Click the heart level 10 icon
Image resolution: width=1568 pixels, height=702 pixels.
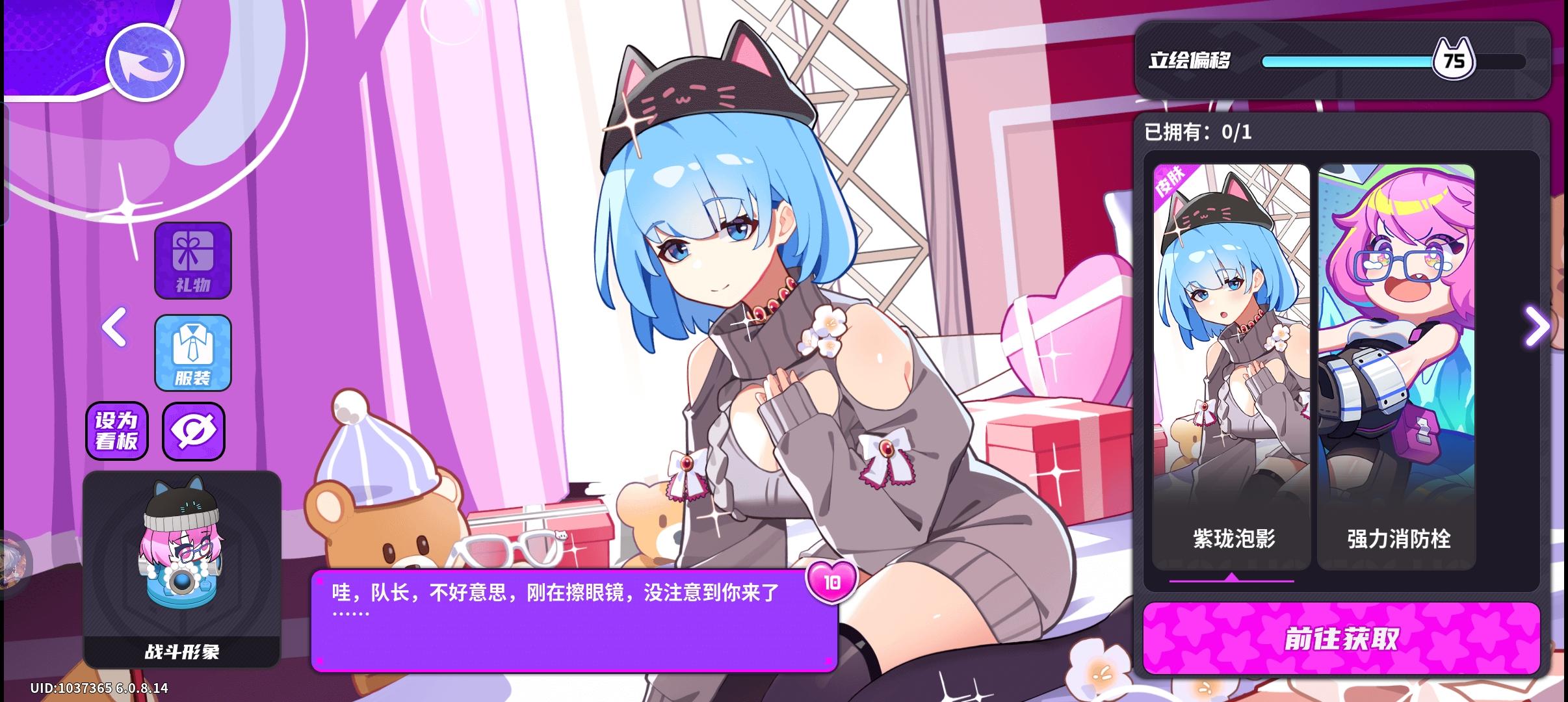point(834,583)
